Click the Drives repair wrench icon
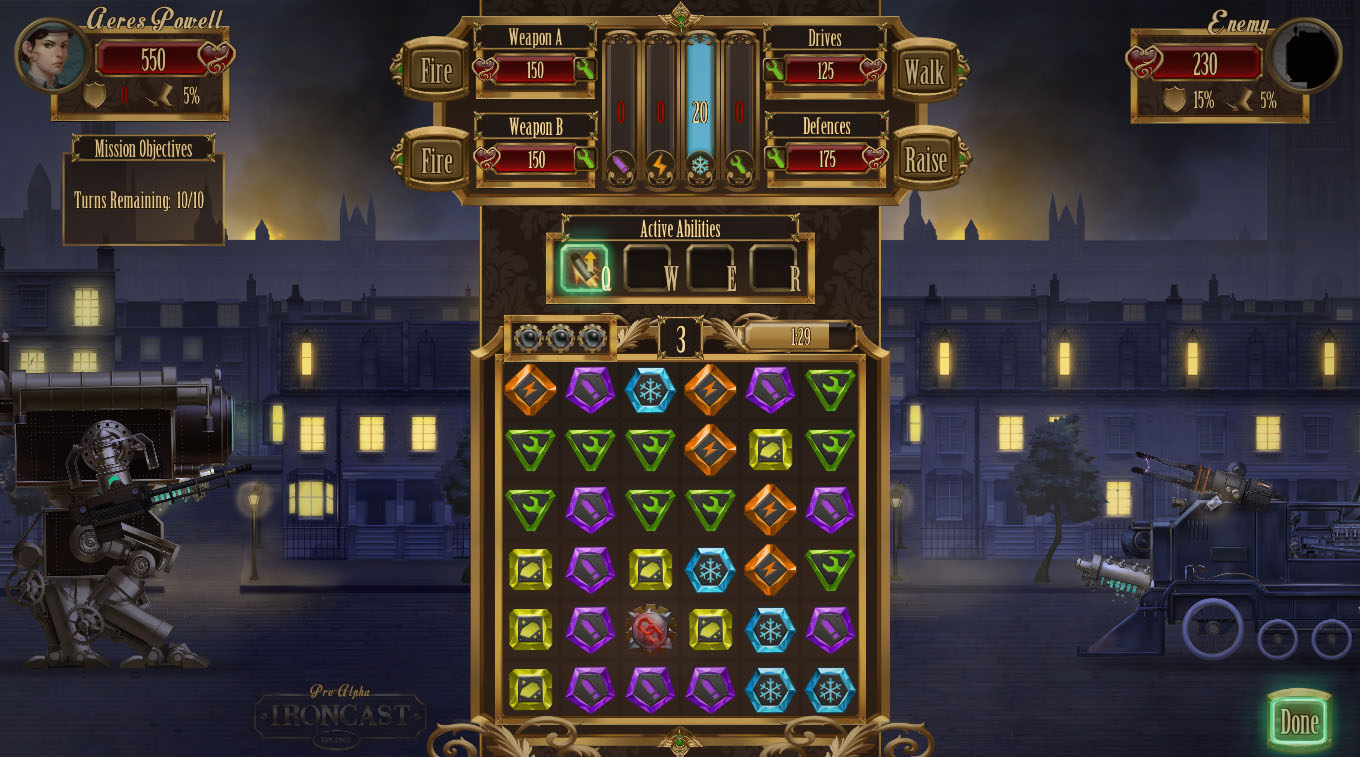 coord(774,70)
